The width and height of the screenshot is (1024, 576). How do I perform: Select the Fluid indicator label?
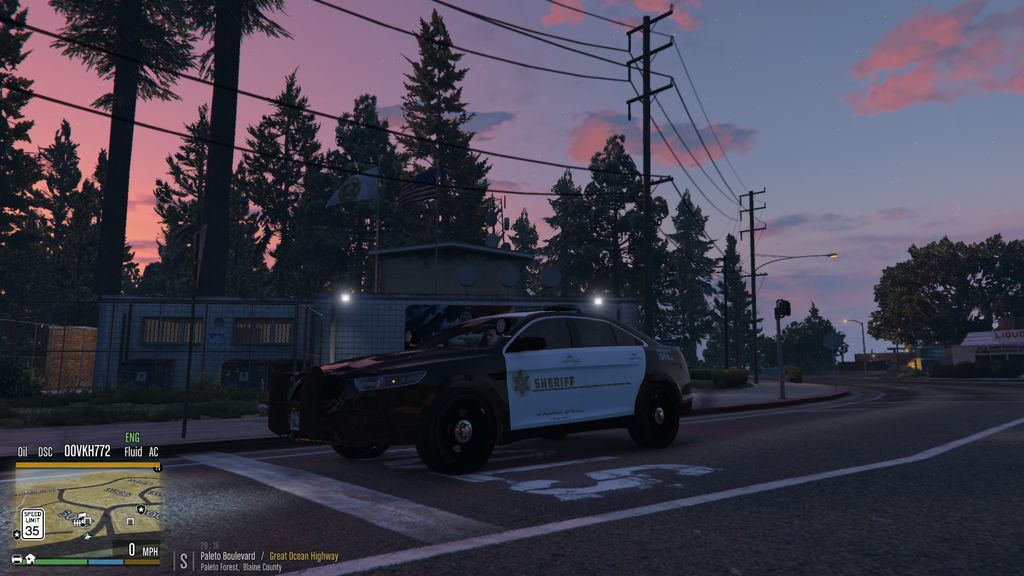tap(133, 452)
